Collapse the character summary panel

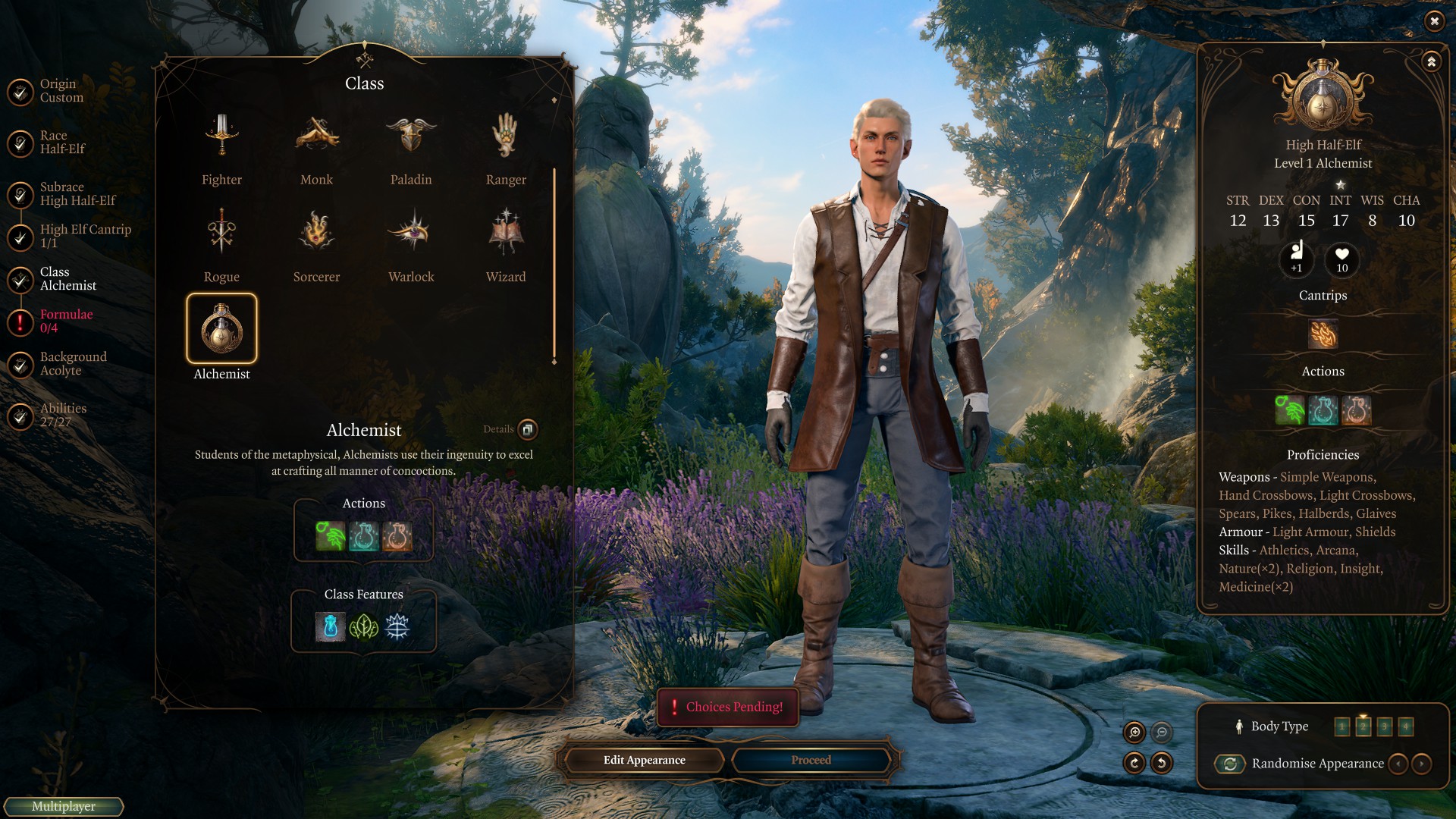(1431, 61)
